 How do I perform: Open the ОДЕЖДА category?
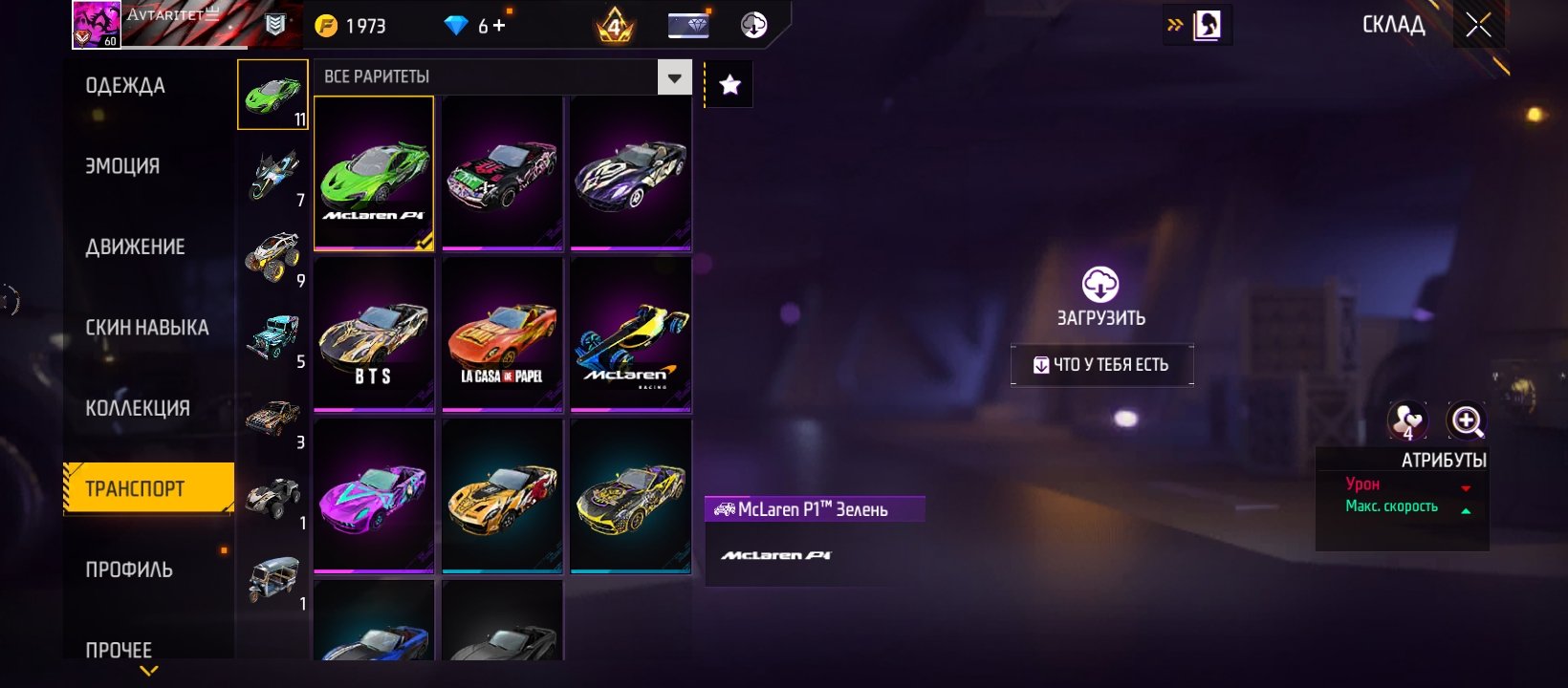pos(125,86)
